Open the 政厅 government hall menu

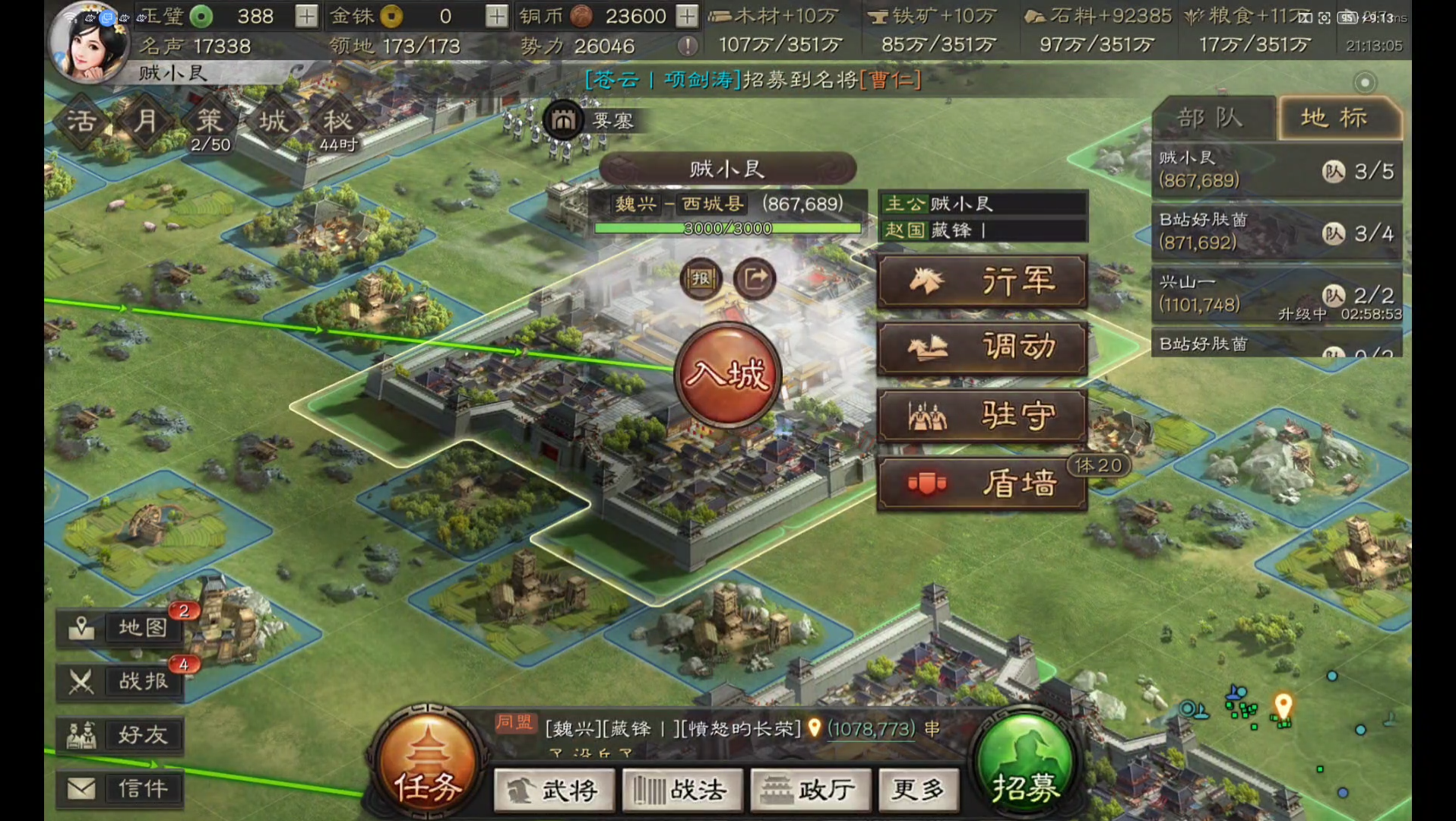811,791
